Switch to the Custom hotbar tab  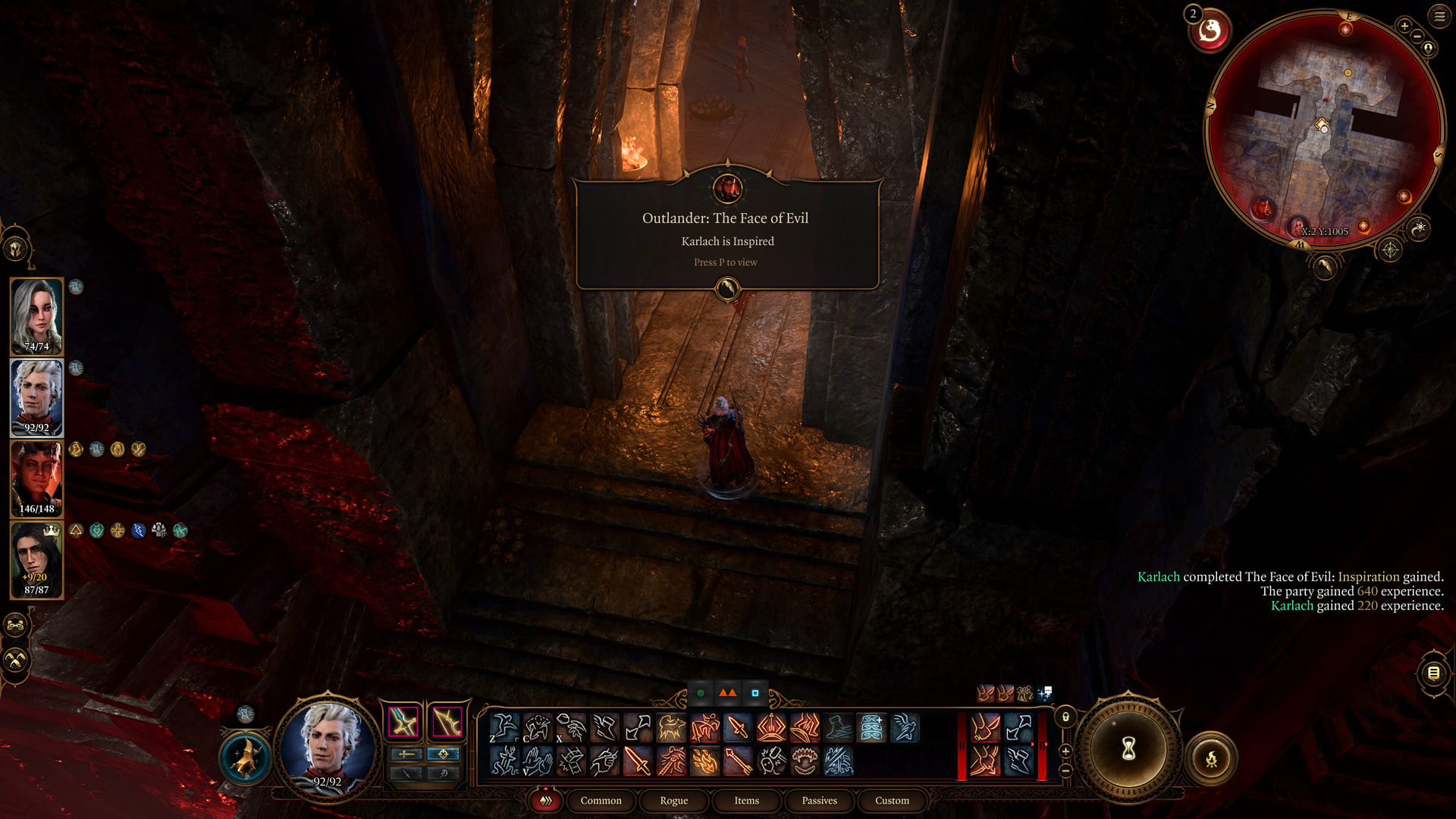coord(892,800)
